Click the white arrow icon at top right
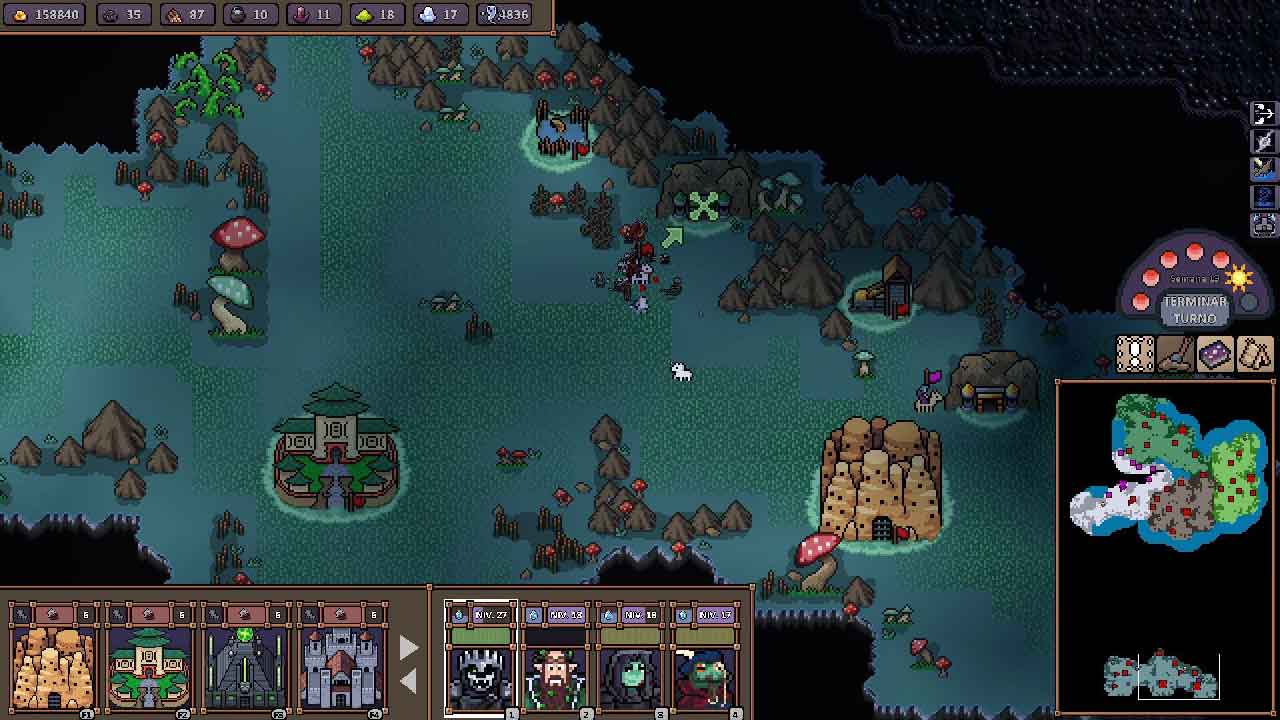Viewport: 1280px width, 720px height. pyautogui.click(x=1263, y=113)
